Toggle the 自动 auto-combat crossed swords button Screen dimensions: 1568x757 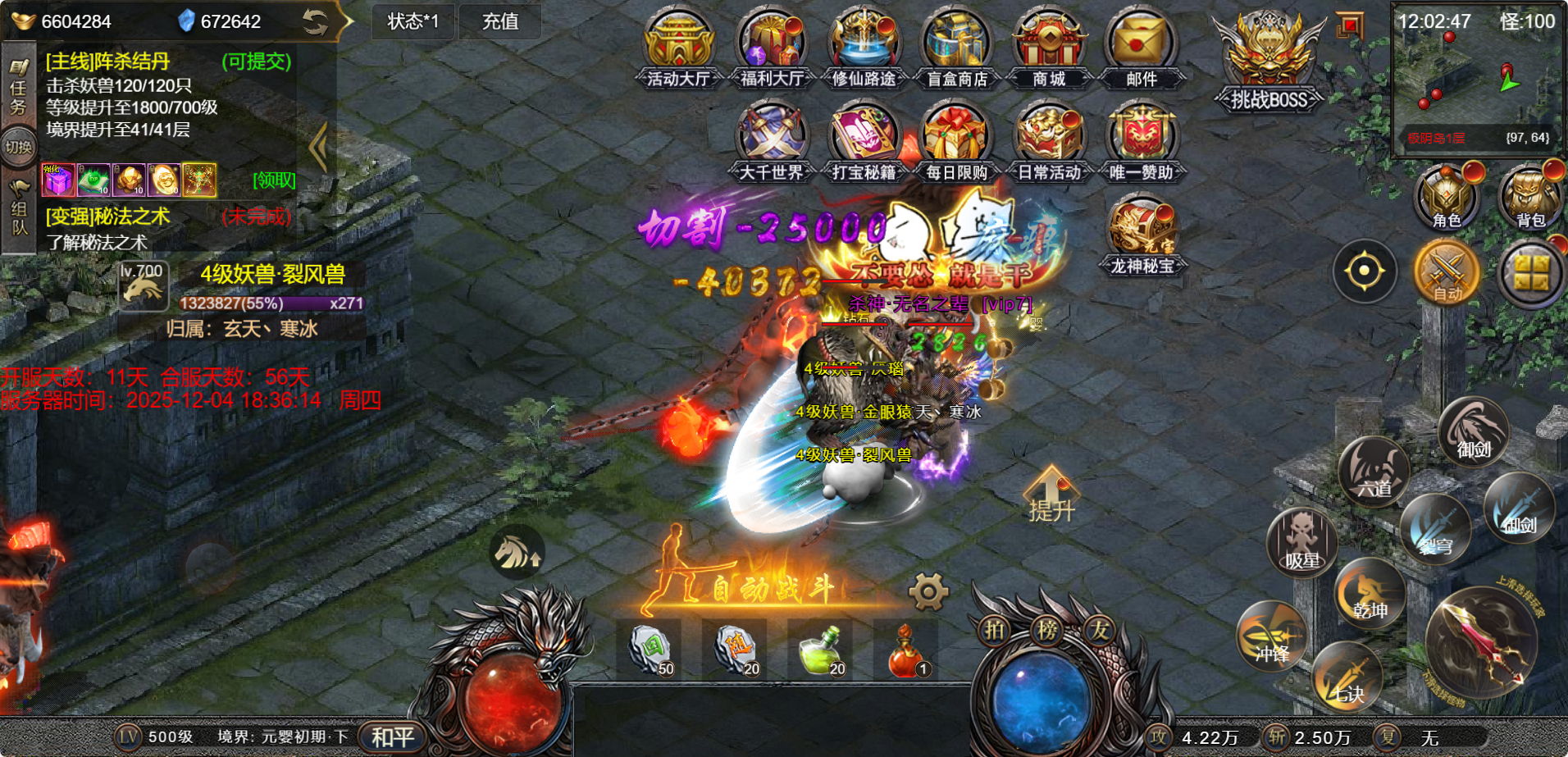click(x=1447, y=271)
